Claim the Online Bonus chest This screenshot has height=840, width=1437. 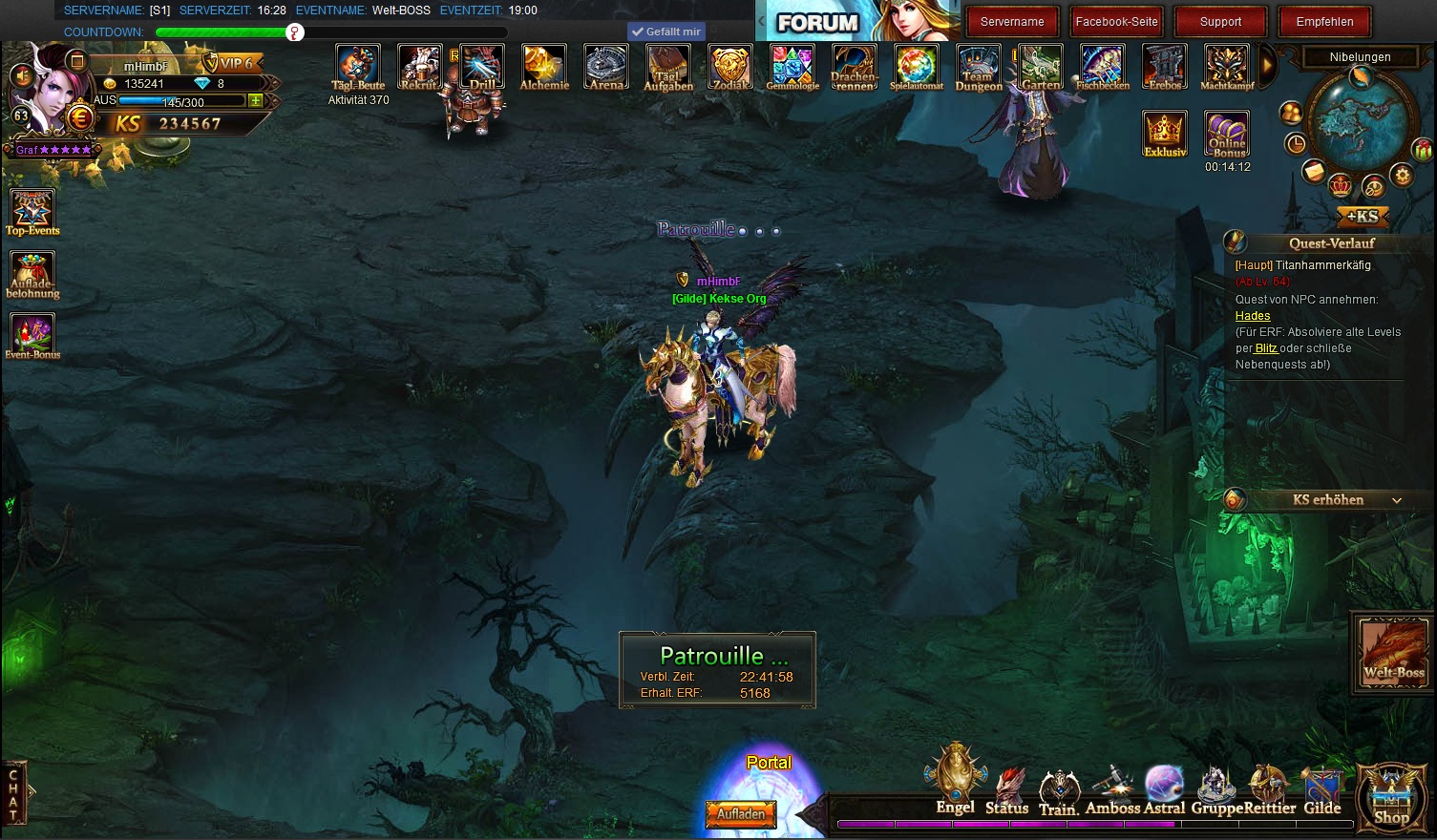[1227, 134]
